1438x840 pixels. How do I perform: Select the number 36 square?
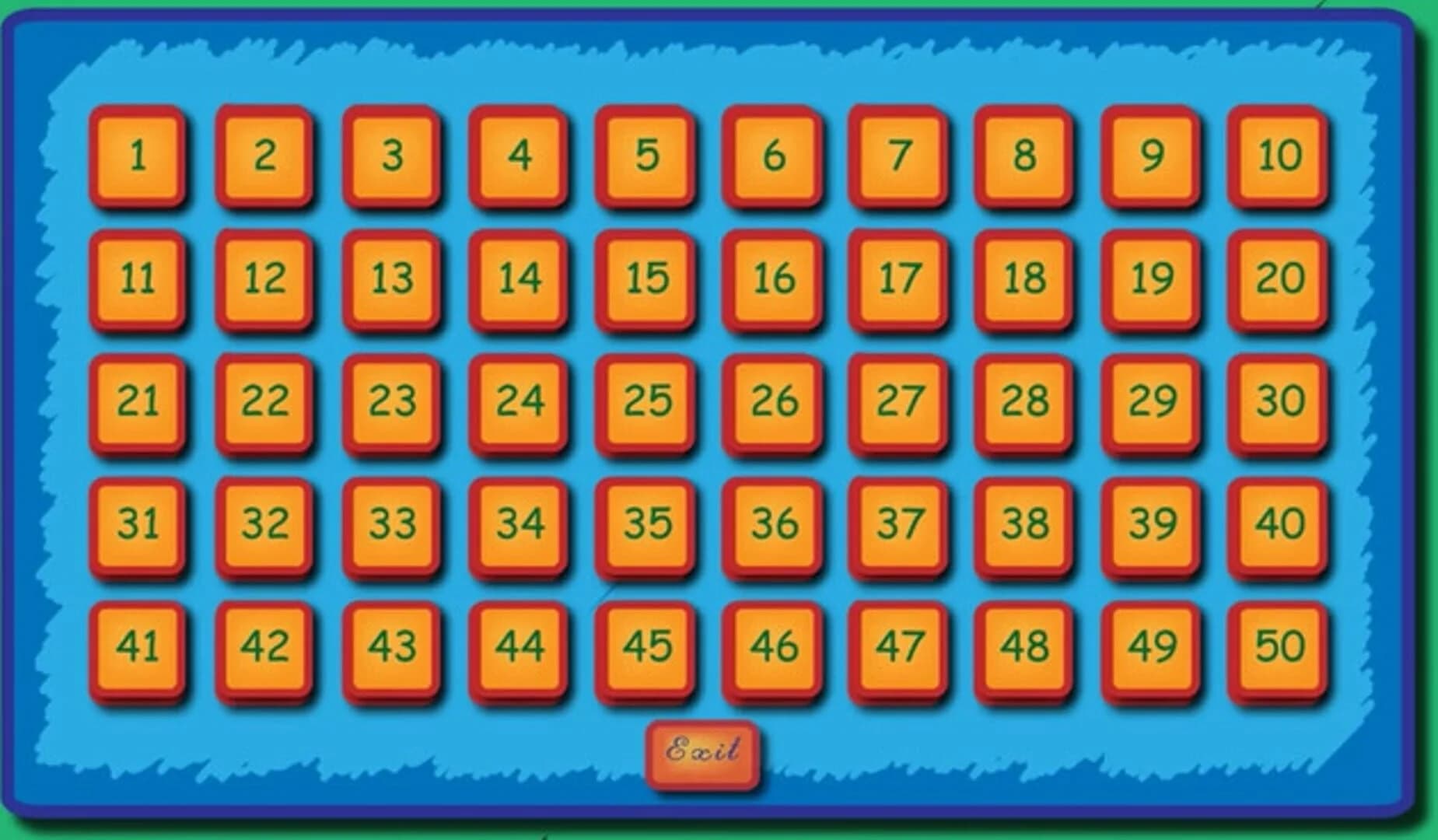(771, 522)
